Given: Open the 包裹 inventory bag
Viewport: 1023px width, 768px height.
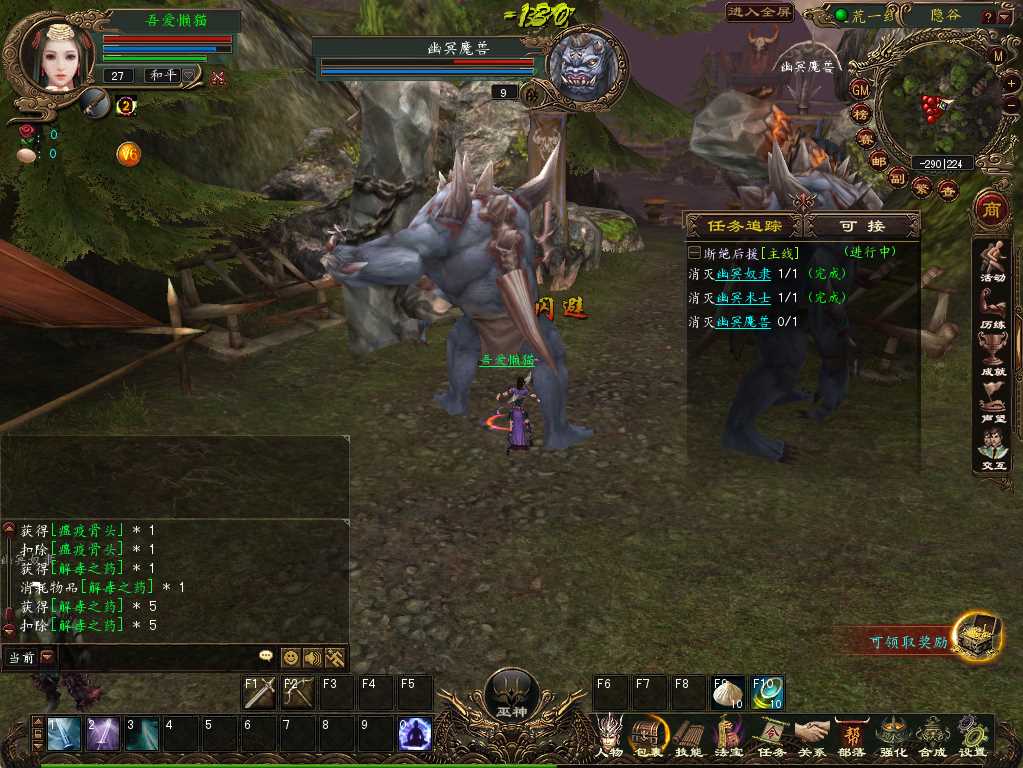Looking at the screenshot, I should pos(648,735).
